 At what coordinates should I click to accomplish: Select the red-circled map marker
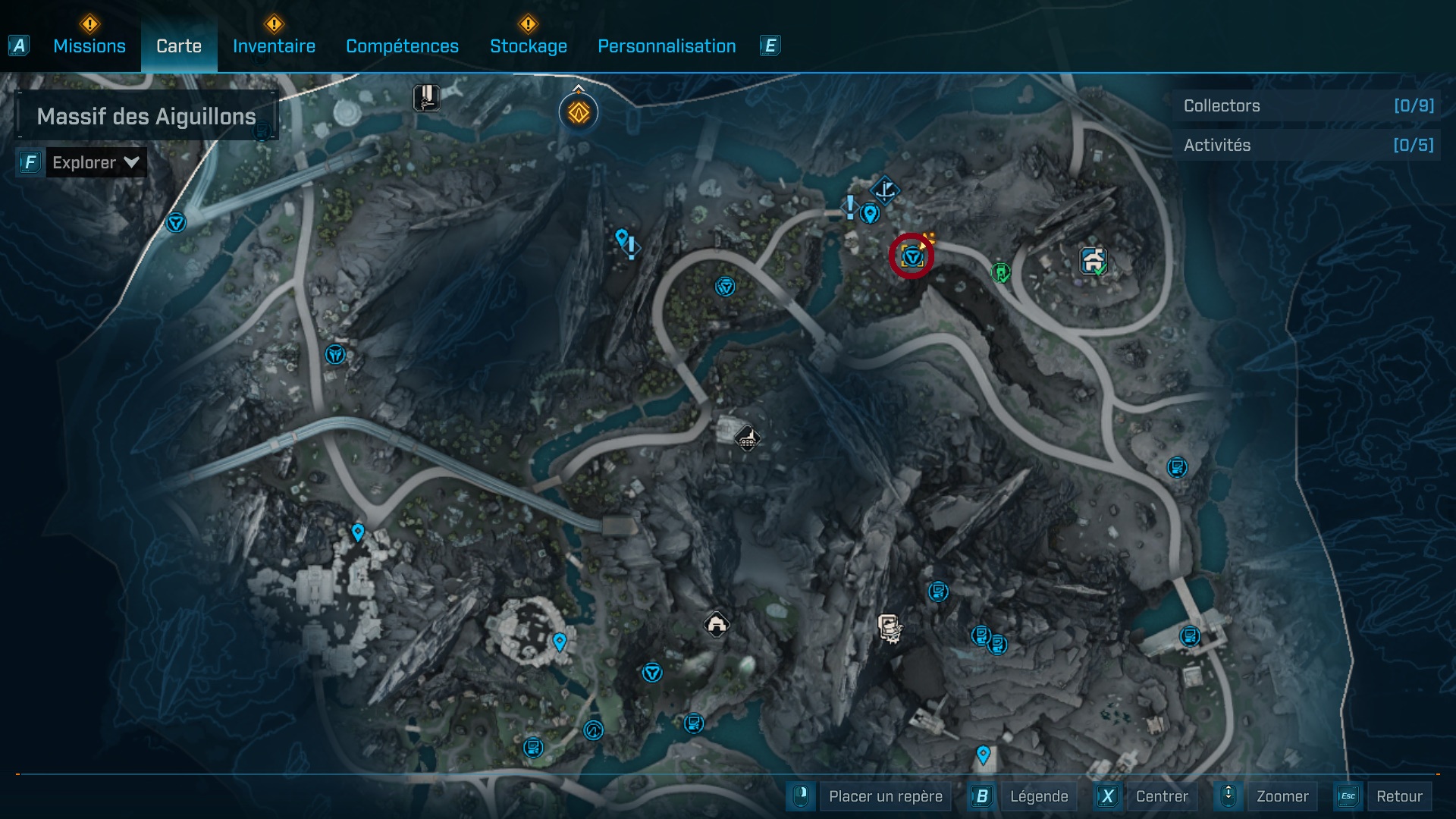[x=912, y=257]
